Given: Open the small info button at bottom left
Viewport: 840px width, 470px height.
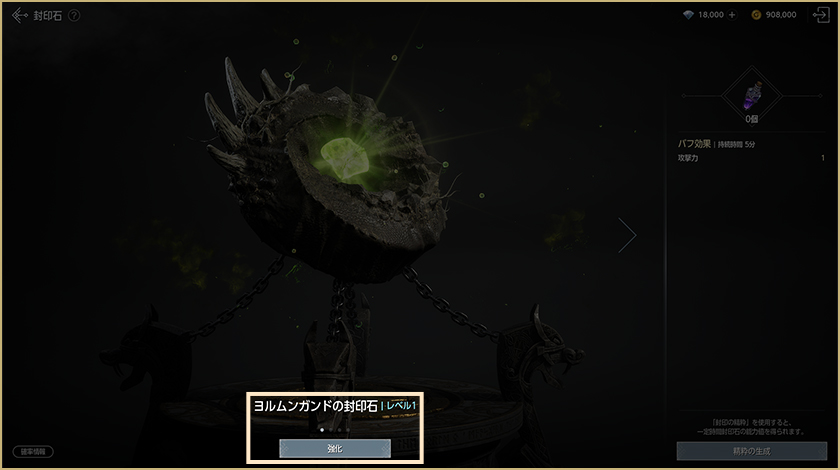Looking at the screenshot, I should click(x=34, y=451).
